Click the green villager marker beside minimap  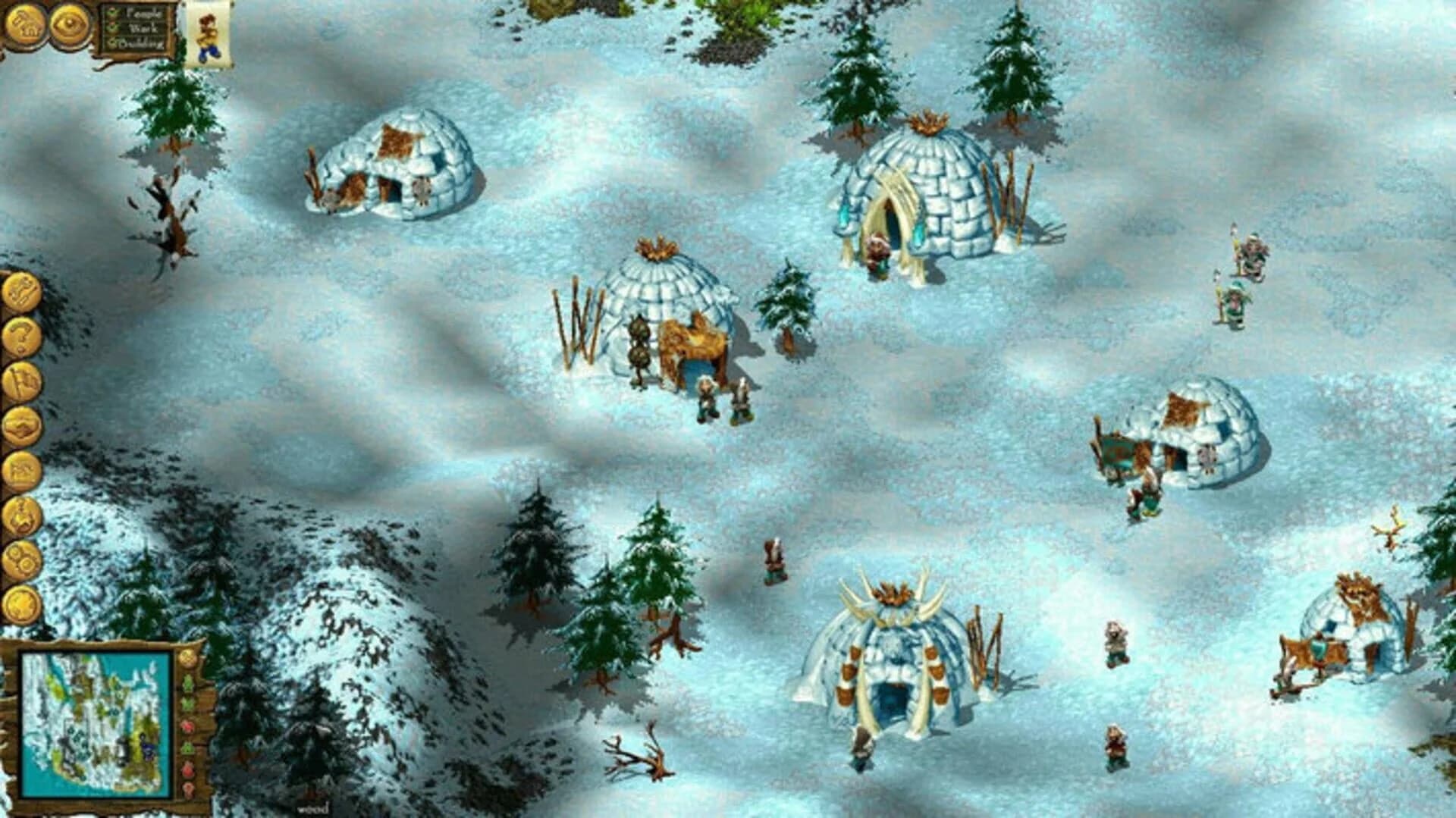point(187,681)
